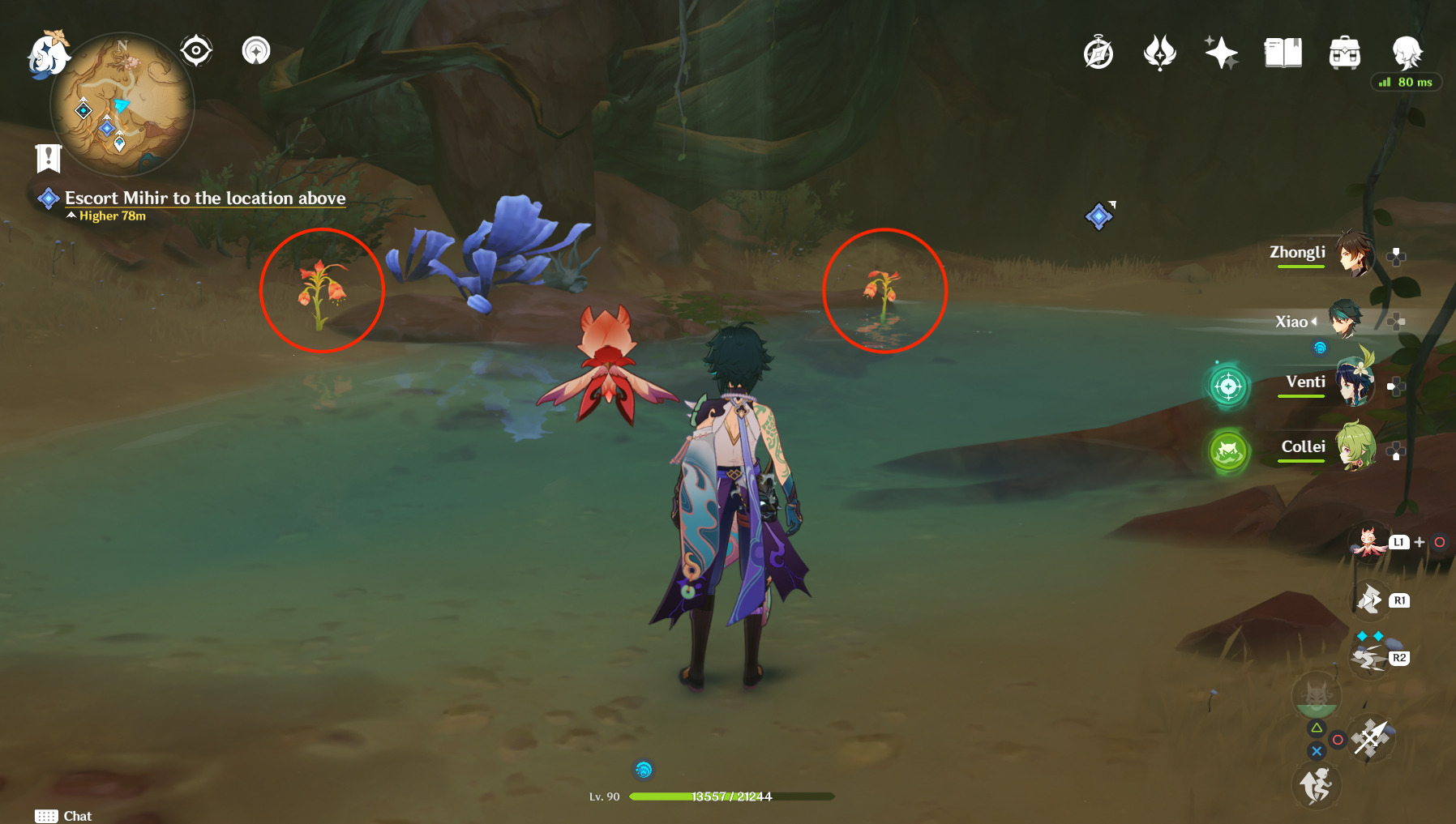Screen dimensions: 1456x824
Task: Open the Wish menu sparkle icon
Action: pos(1221,52)
